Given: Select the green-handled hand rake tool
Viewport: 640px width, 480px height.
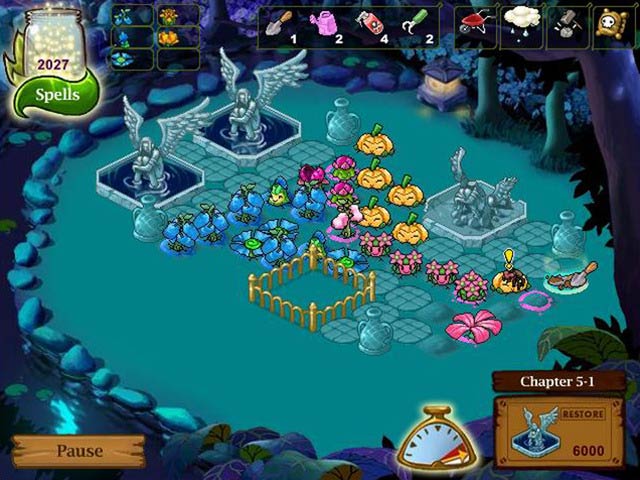Looking at the screenshot, I should (x=417, y=24).
